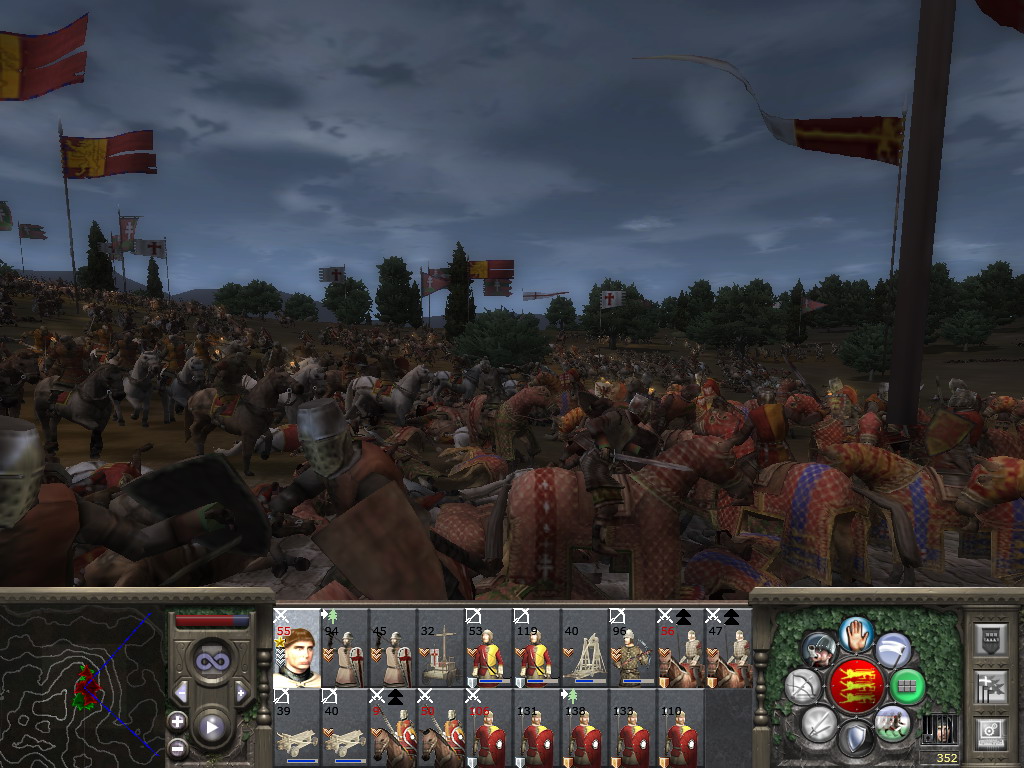Increase battle speed with the right arrow
This screenshot has height=768, width=1024.
pos(241,693)
